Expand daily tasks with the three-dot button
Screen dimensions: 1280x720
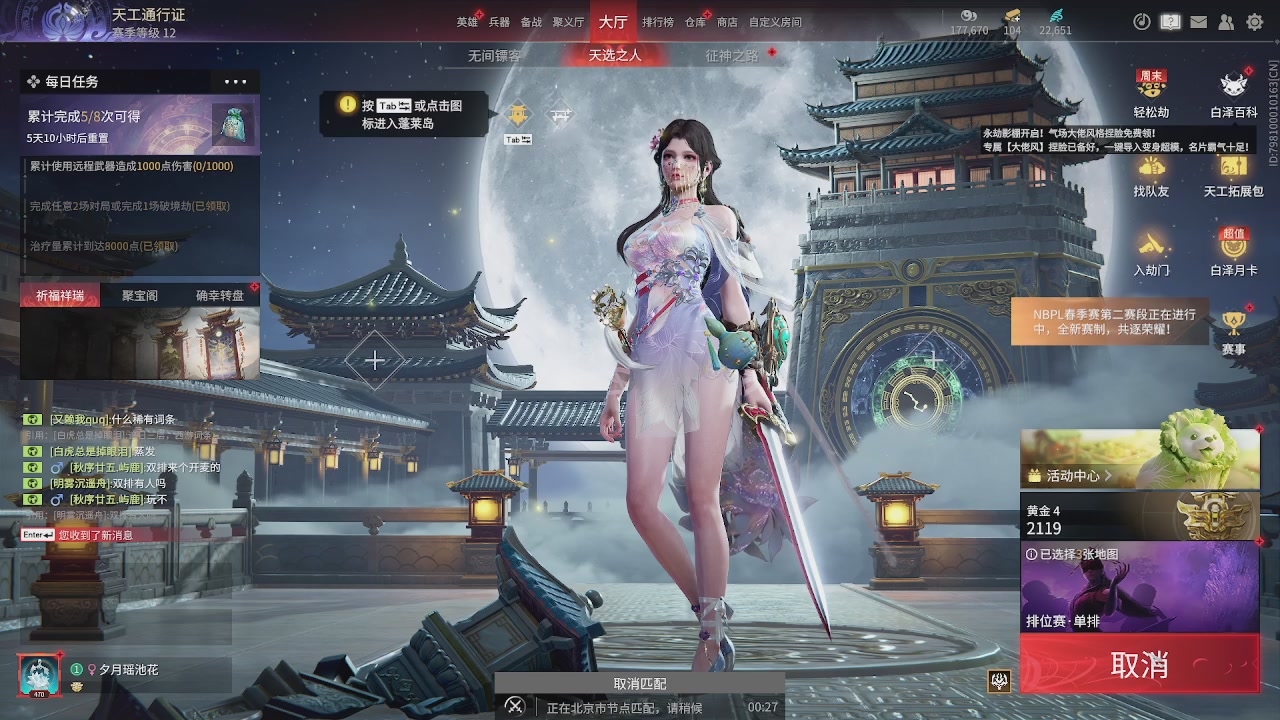[x=235, y=82]
